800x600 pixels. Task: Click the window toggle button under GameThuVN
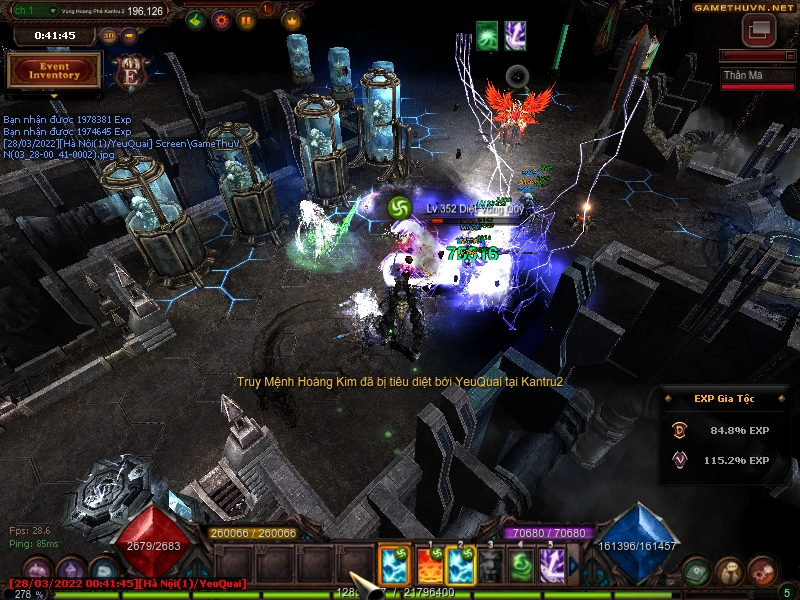click(759, 29)
